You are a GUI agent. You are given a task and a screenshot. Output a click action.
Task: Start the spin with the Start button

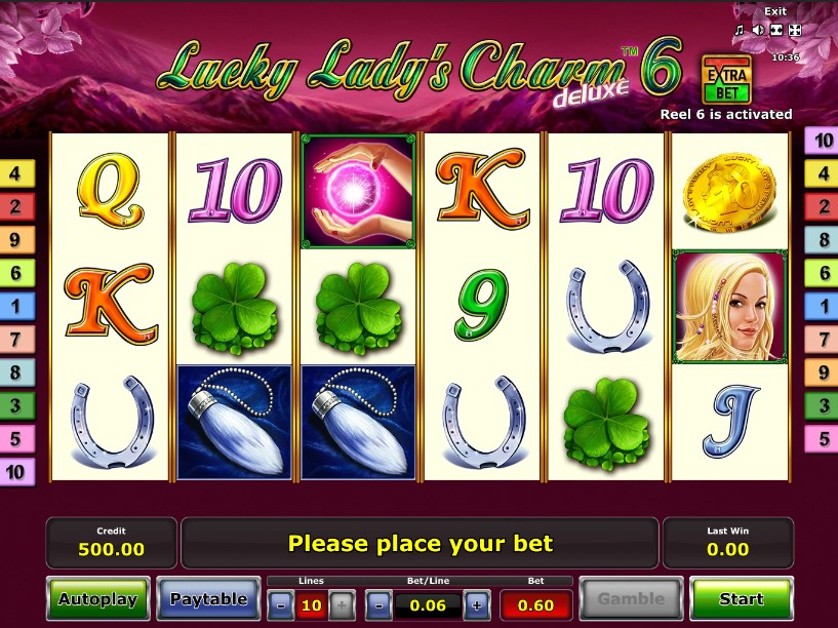click(741, 599)
